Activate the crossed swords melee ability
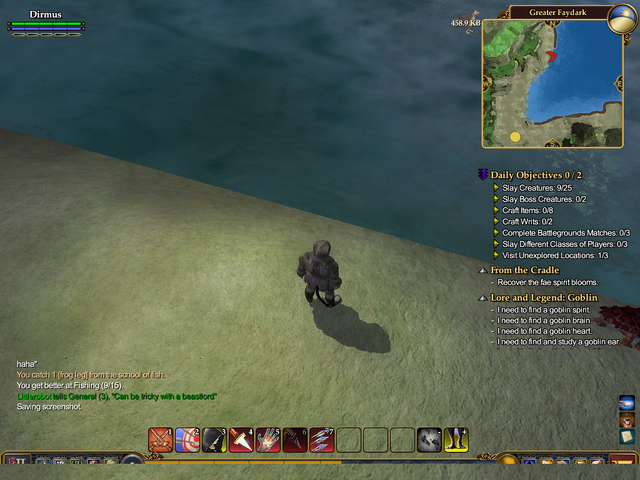640x480 pixels. [x=160, y=439]
